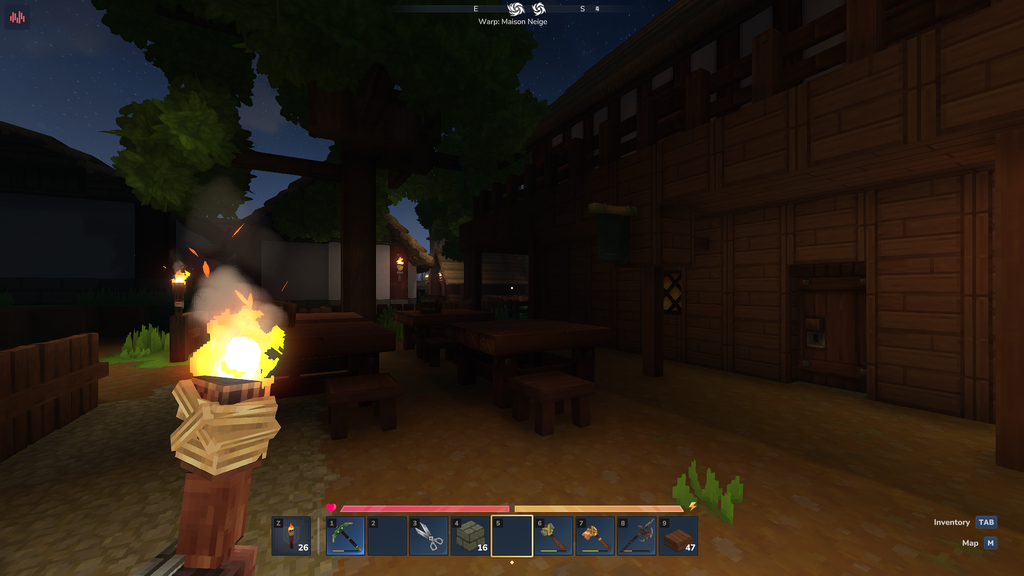Select the wood plank stack of 47
1024x576 pixels.
click(x=678, y=536)
